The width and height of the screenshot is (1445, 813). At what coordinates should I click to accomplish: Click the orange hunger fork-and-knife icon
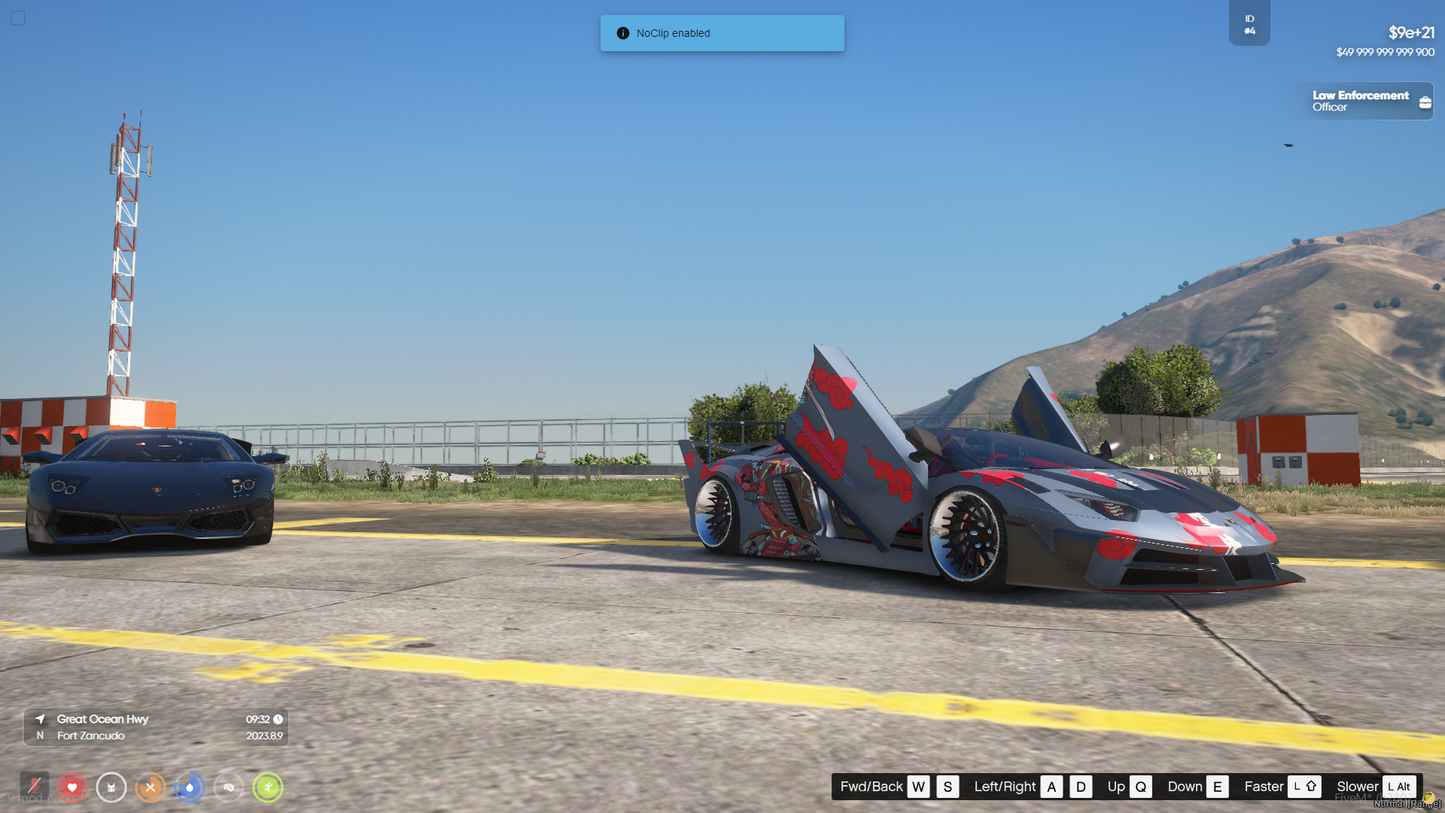150,787
